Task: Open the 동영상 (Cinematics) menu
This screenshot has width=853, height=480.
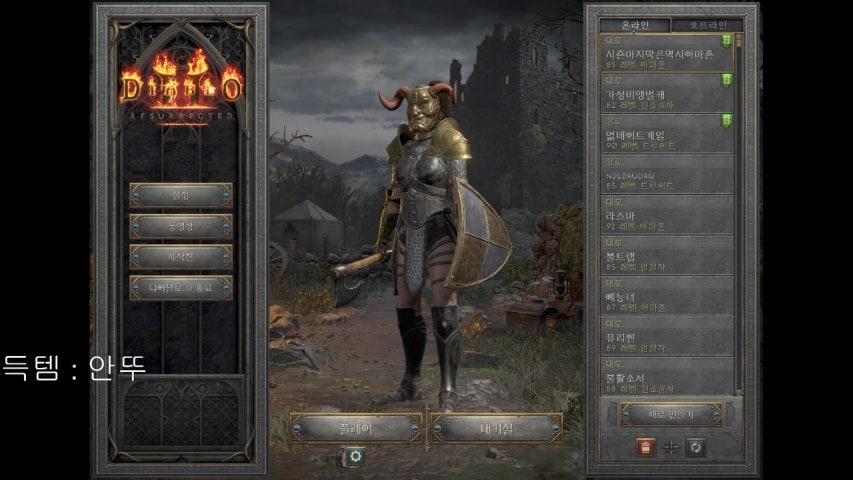Action: (x=181, y=226)
